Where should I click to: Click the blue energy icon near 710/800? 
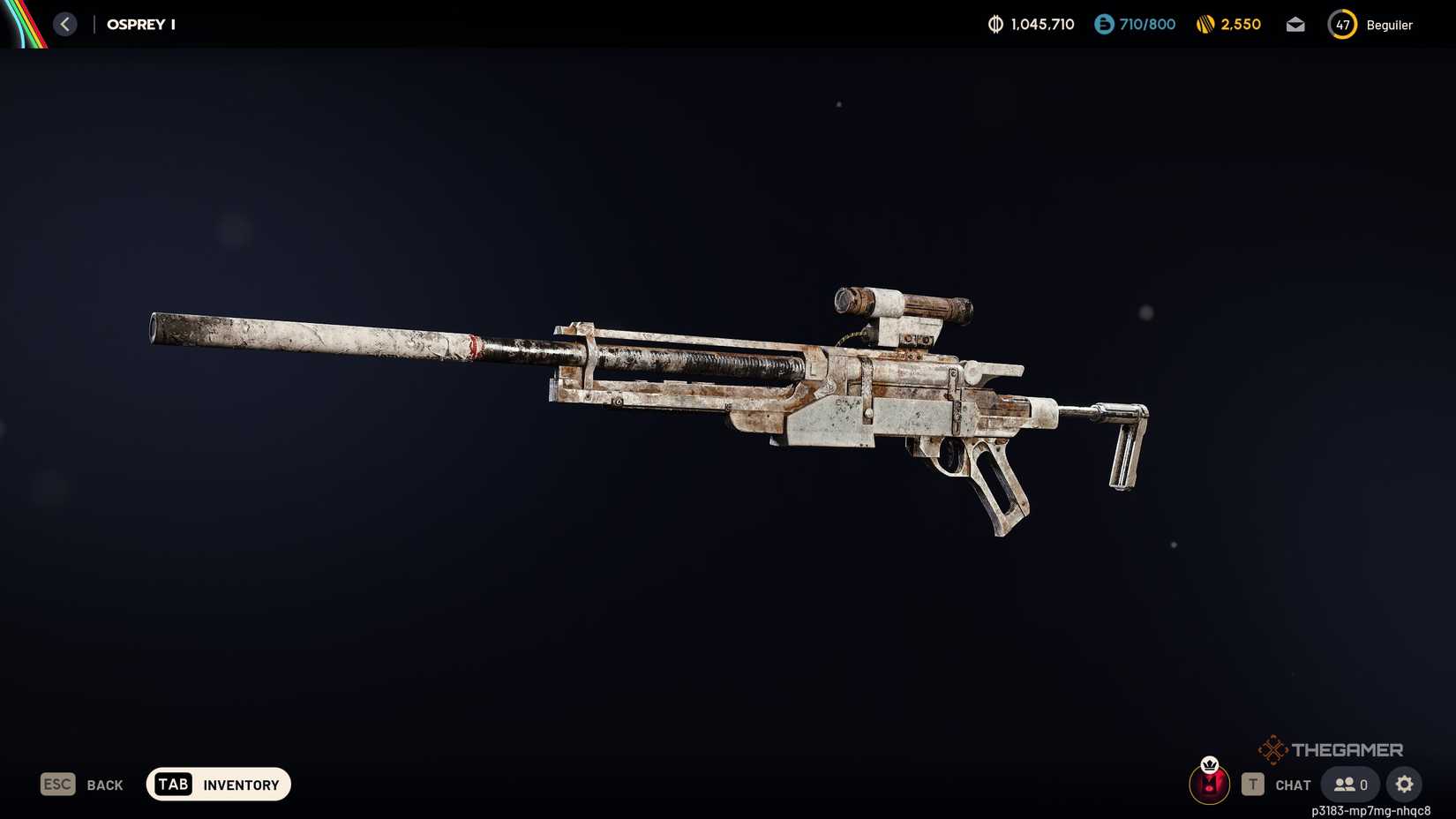point(1102,24)
